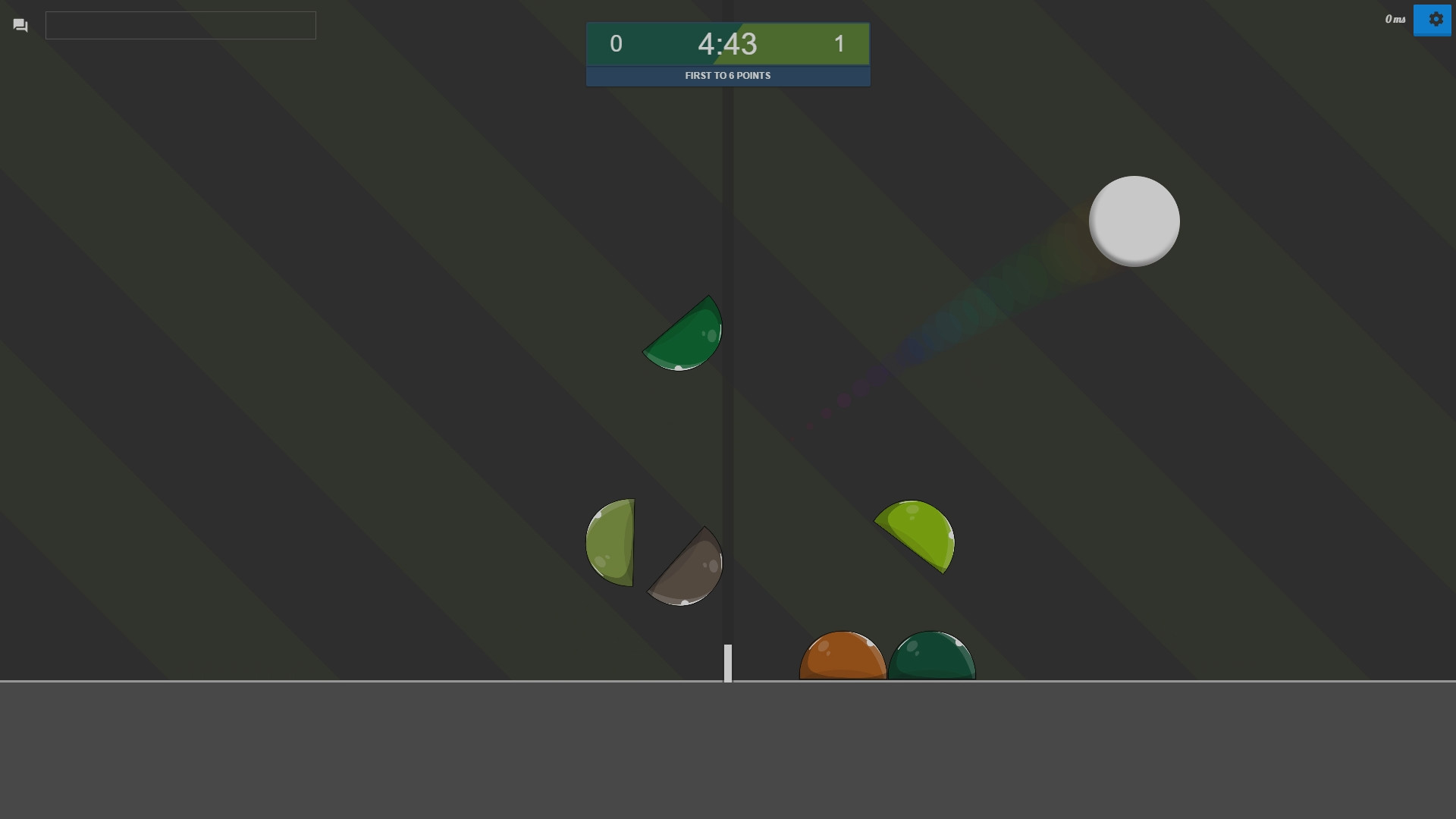Click the match timer showing 4:43

pyautogui.click(x=727, y=45)
